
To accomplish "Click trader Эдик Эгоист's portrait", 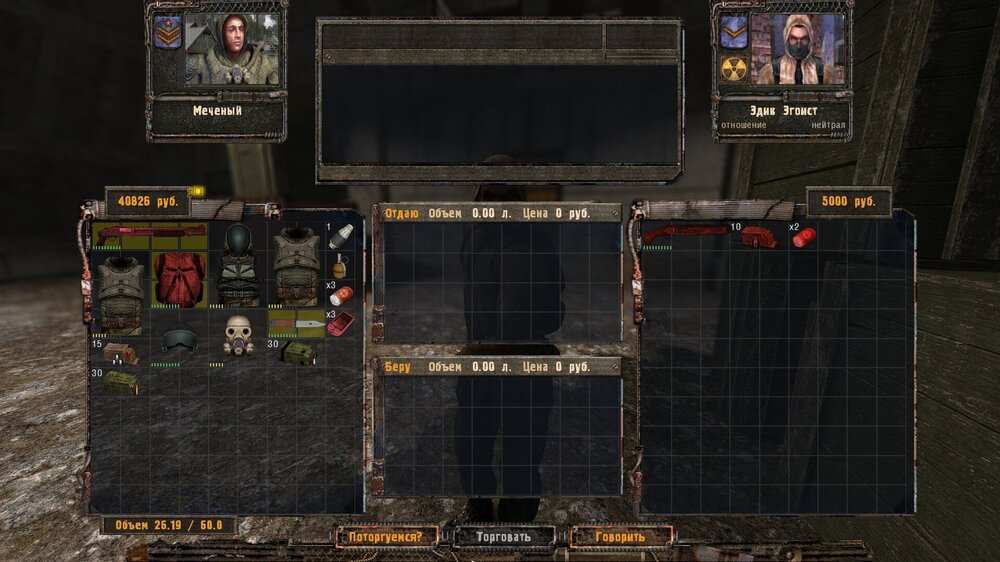I will pos(797,49).
